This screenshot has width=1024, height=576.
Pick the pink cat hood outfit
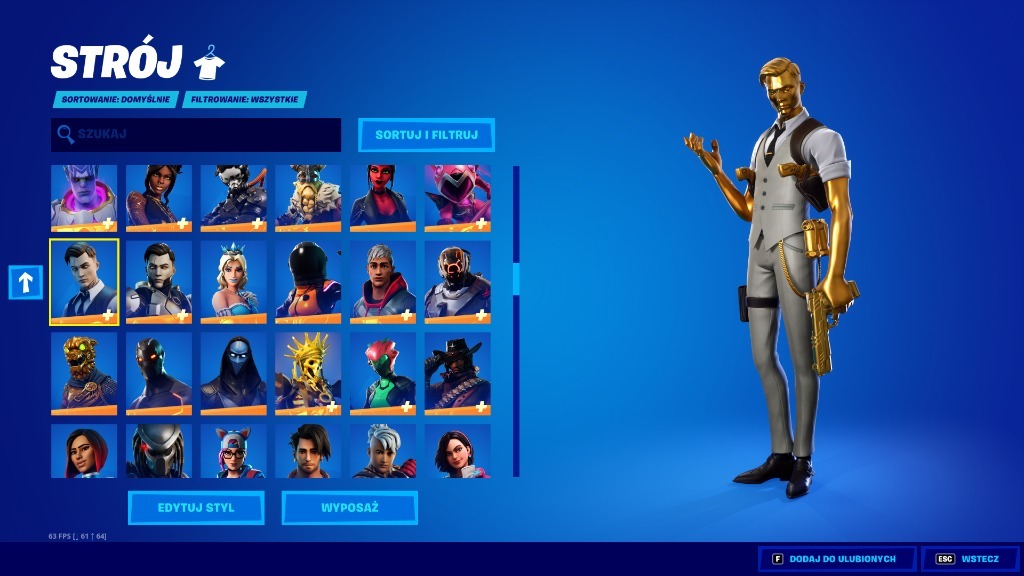[457, 197]
